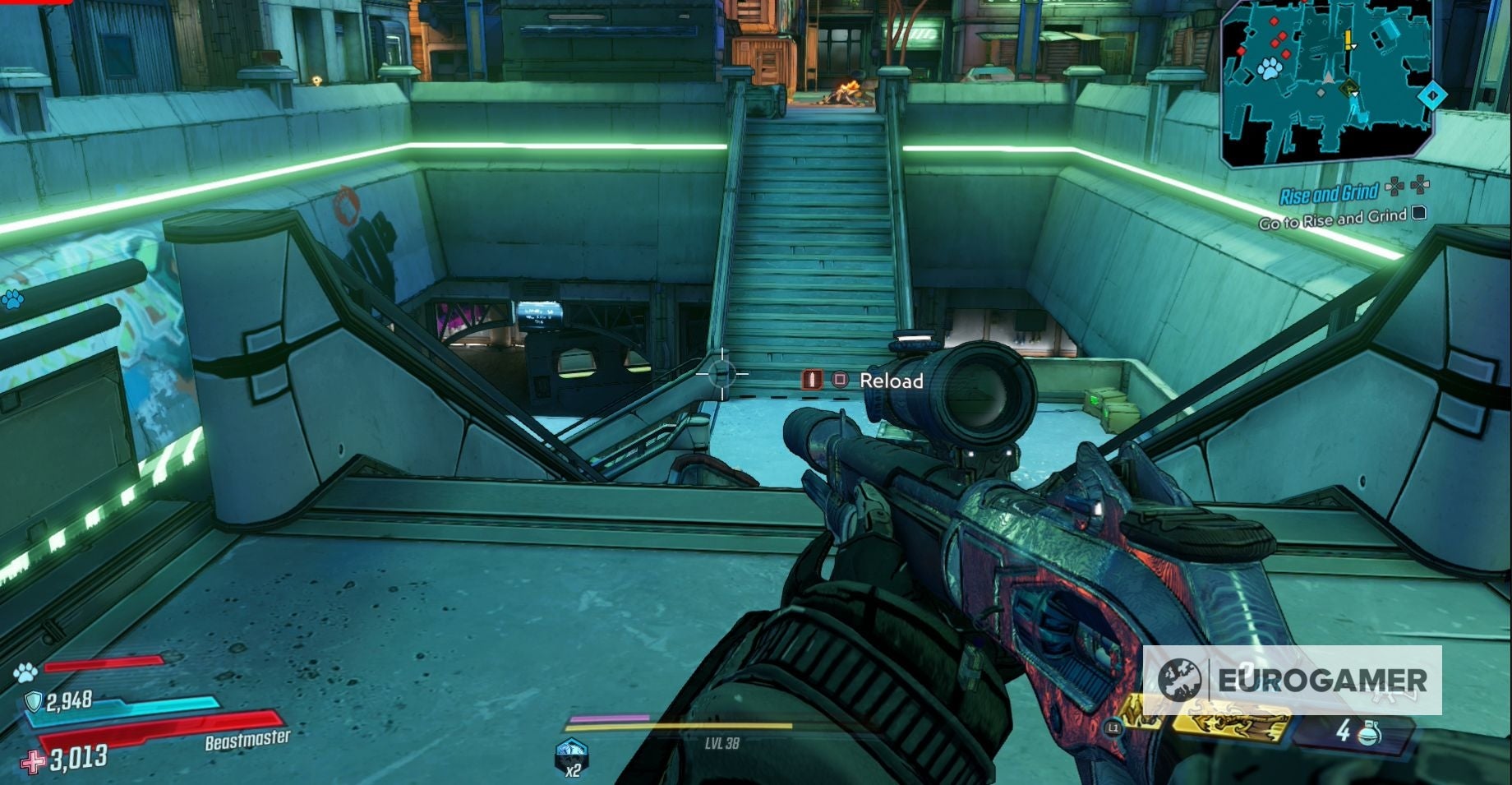Select the blue diamond fast-travel marker on the minimap
Screen dimensions: 1512x785
tap(1432, 95)
